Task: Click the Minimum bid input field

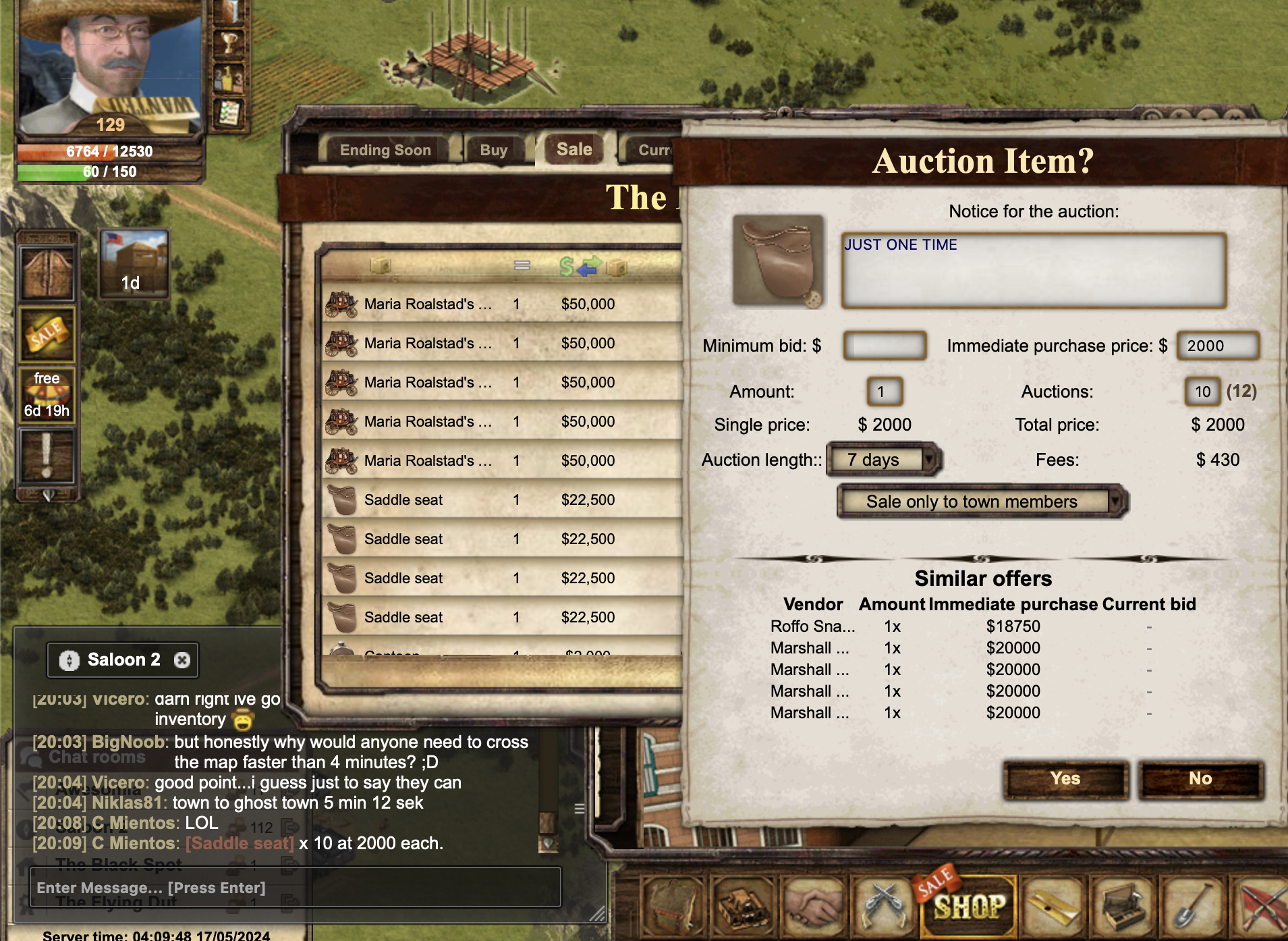Action: pyautogui.click(x=885, y=346)
